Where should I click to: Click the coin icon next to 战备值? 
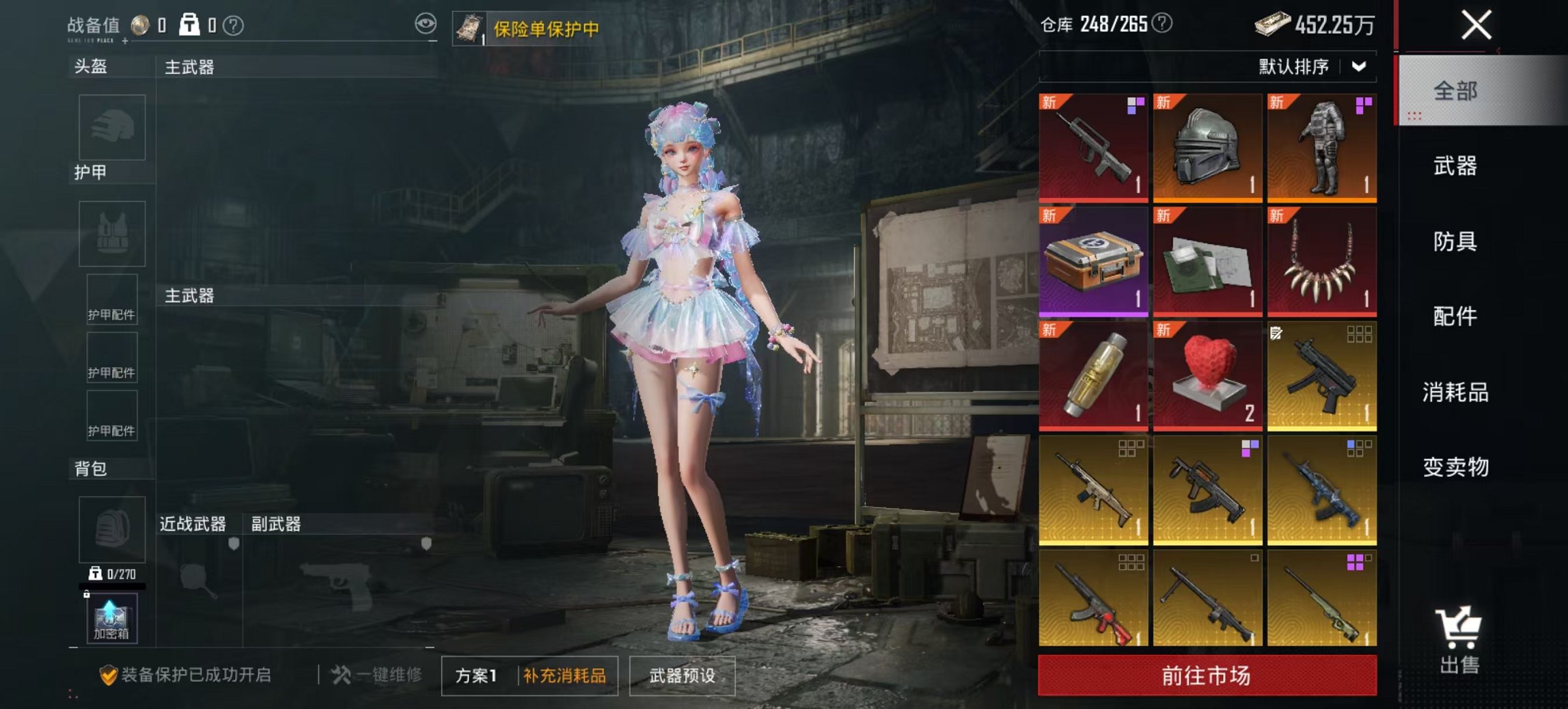pyautogui.click(x=139, y=25)
